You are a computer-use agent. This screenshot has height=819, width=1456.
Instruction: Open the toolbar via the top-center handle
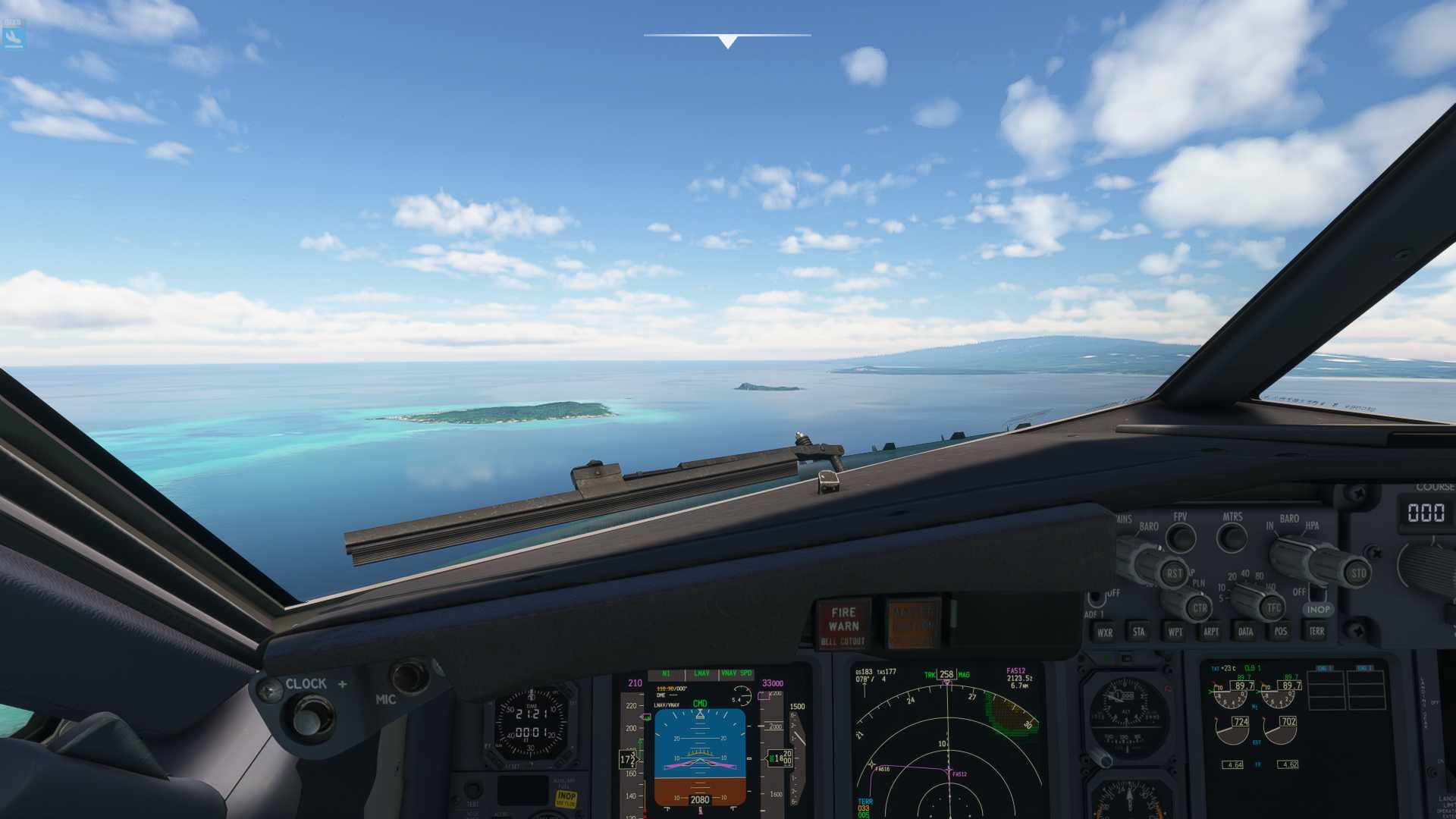point(727,41)
